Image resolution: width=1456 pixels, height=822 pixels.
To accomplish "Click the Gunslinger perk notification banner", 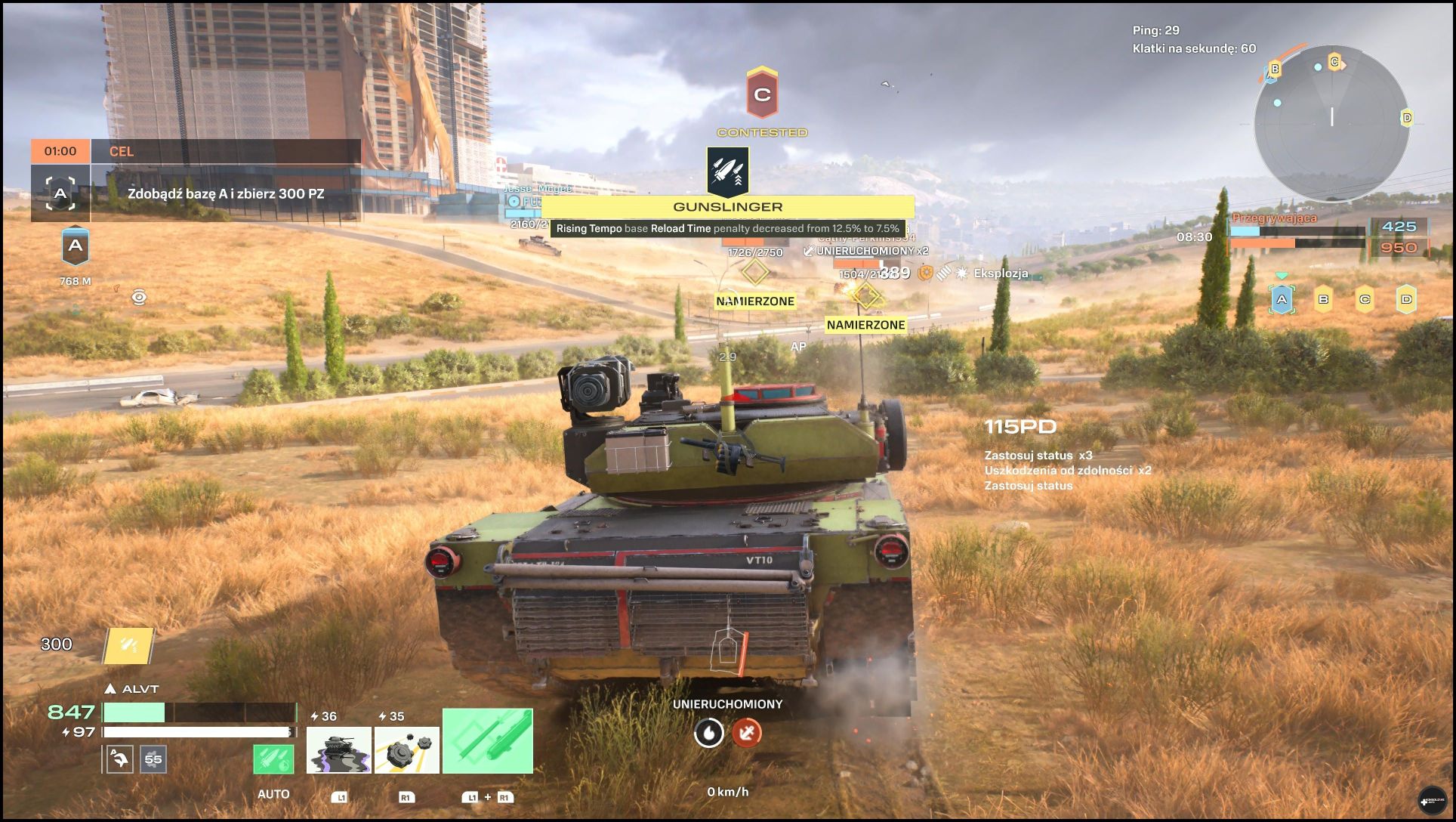I will 727,206.
